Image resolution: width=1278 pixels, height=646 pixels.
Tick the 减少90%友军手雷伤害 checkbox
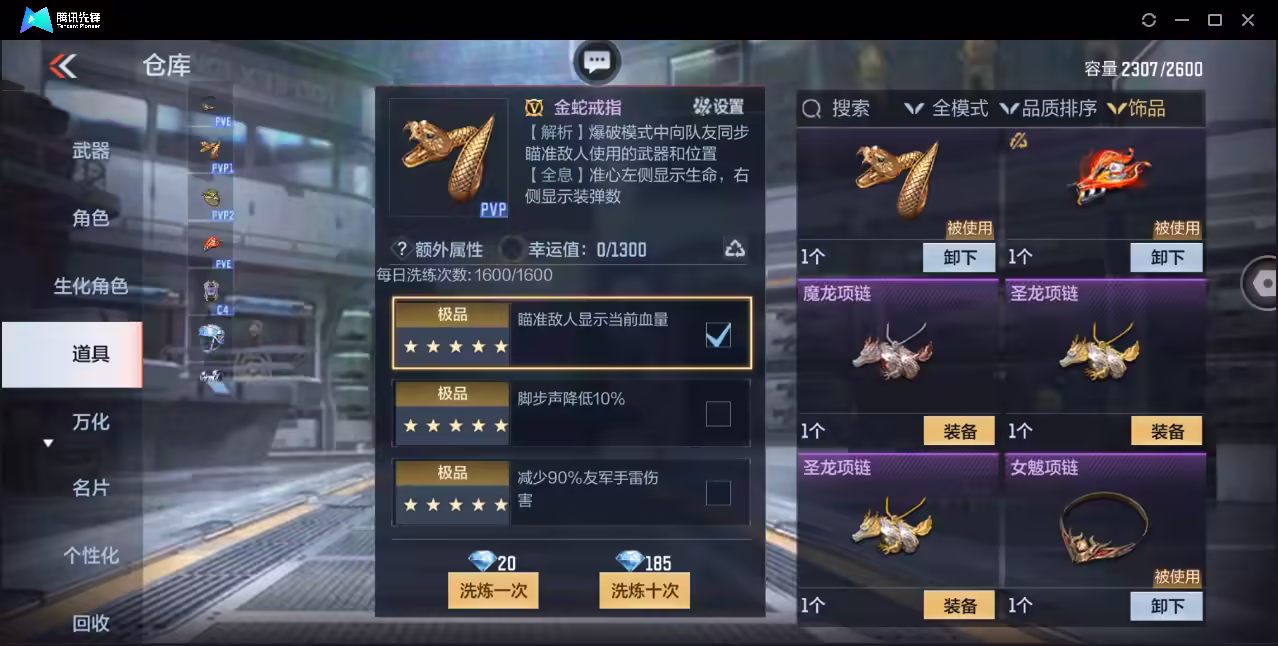pyautogui.click(x=718, y=493)
